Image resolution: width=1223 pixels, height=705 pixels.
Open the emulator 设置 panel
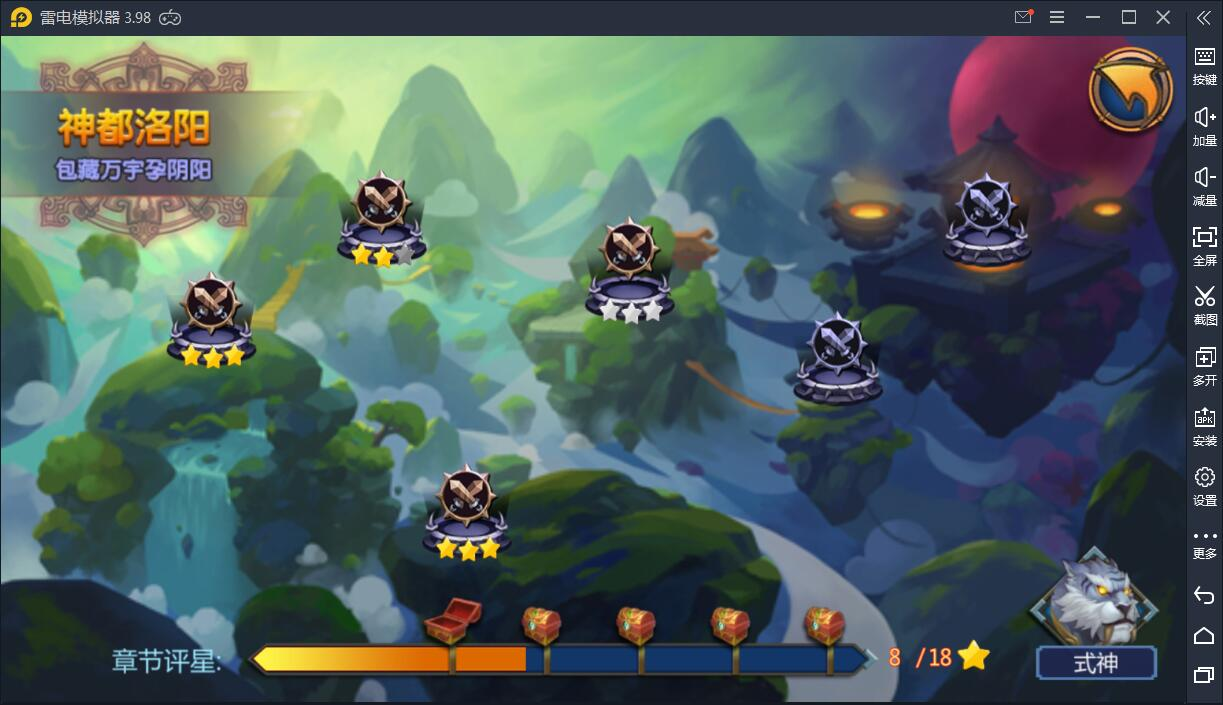[1204, 486]
